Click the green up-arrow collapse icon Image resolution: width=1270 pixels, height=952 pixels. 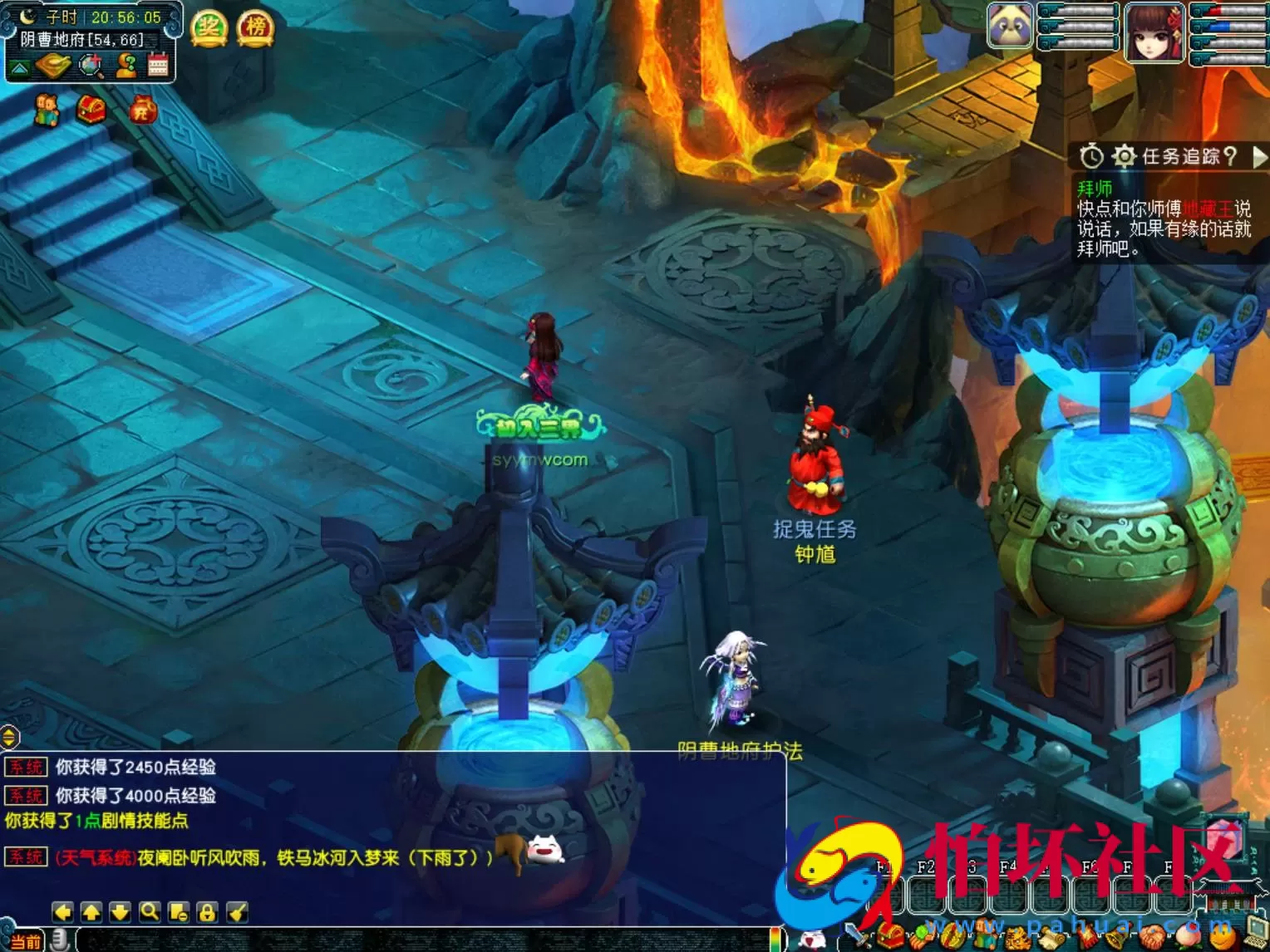tap(20, 66)
